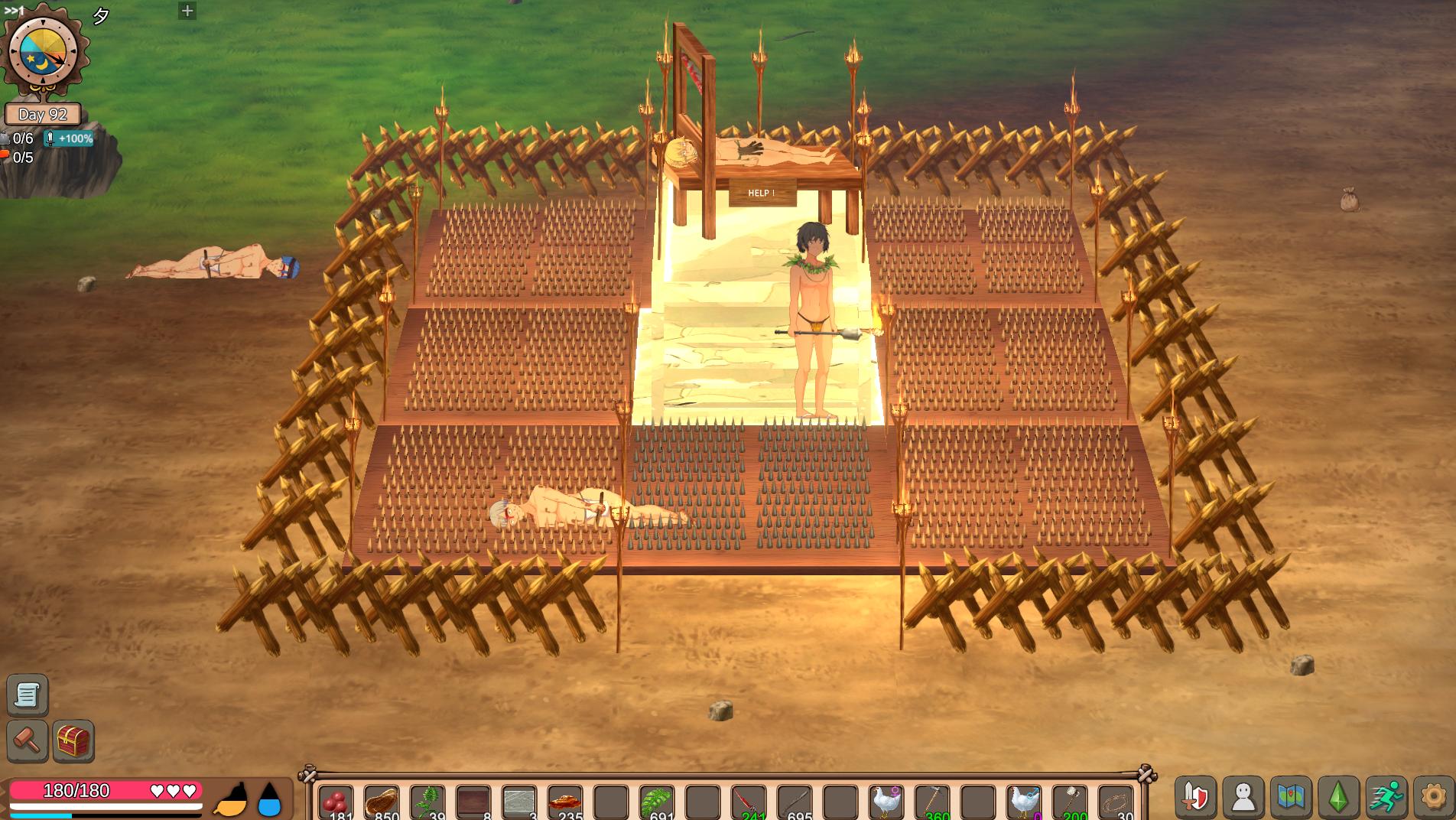Equip the pickaxe from the hotbar
1456x820 pixels.
pos(932,803)
